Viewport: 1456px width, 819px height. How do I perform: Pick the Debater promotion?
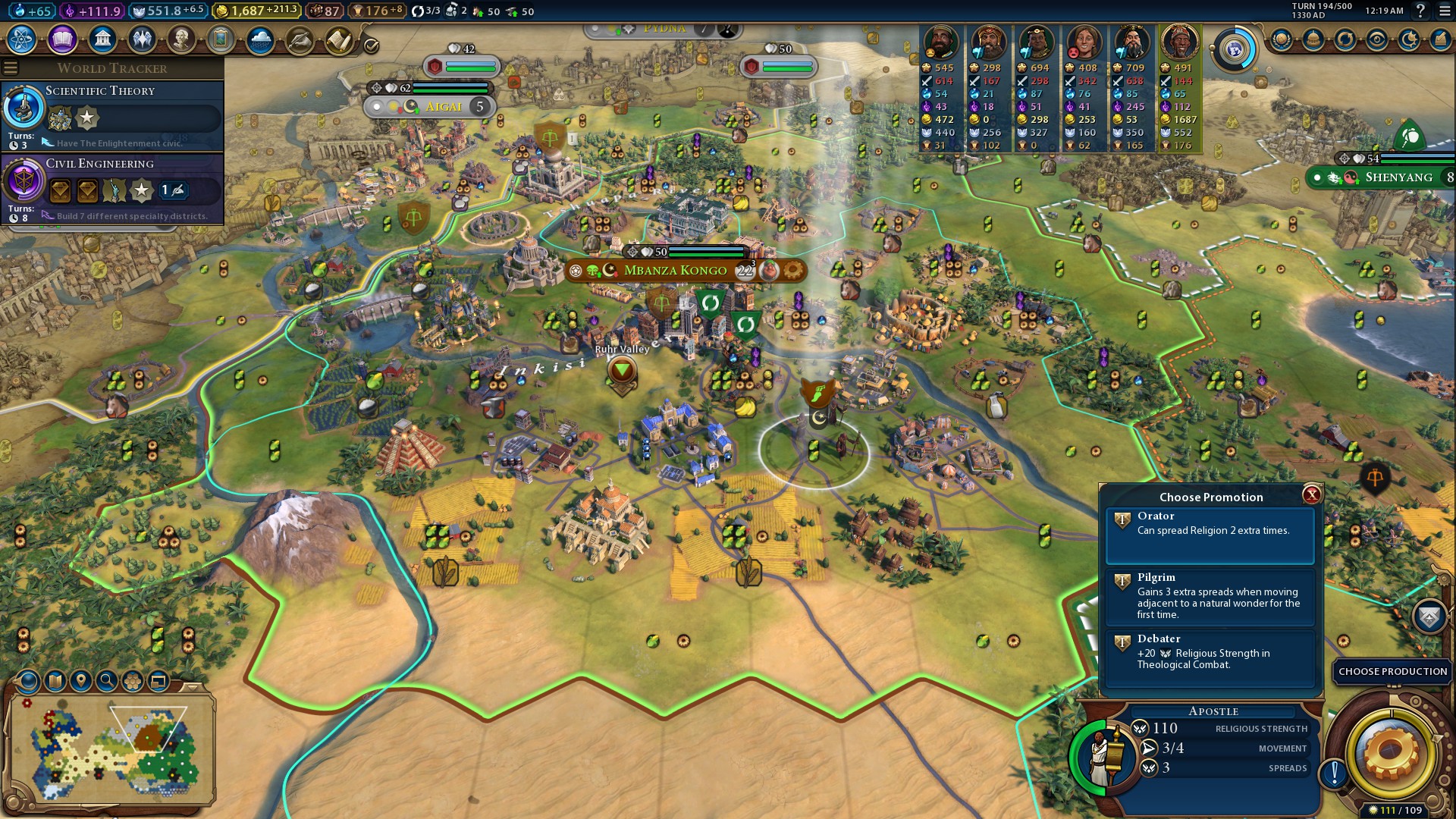point(1210,657)
